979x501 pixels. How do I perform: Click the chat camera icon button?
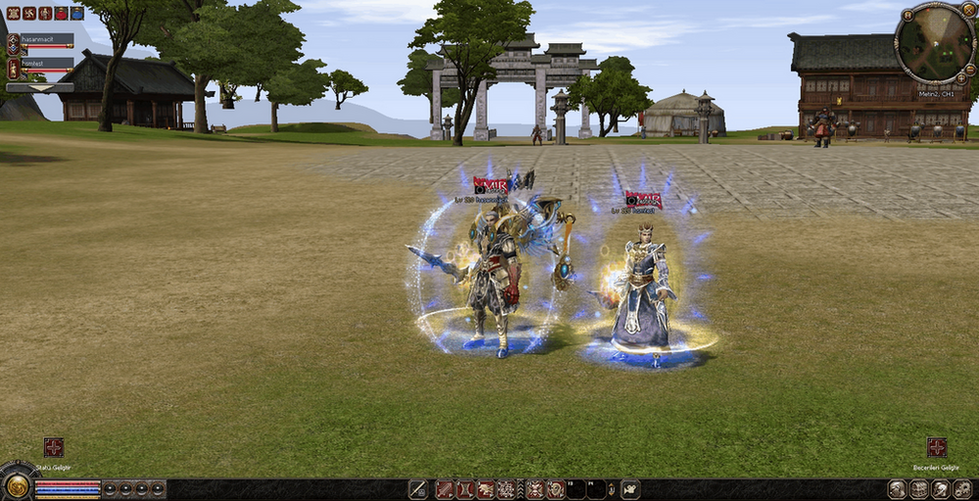click(631, 489)
